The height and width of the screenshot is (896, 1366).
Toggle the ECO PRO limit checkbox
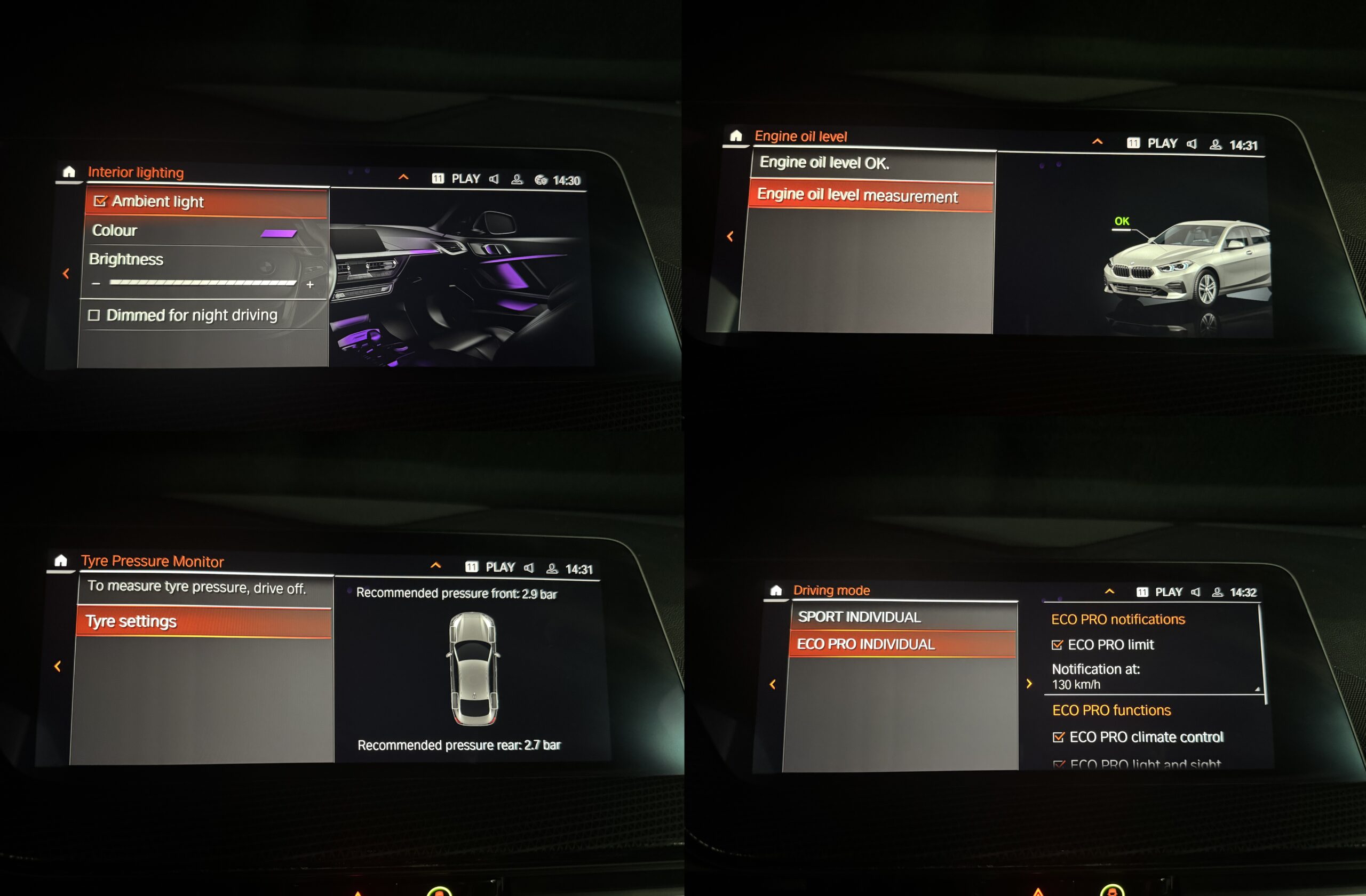point(1057,645)
